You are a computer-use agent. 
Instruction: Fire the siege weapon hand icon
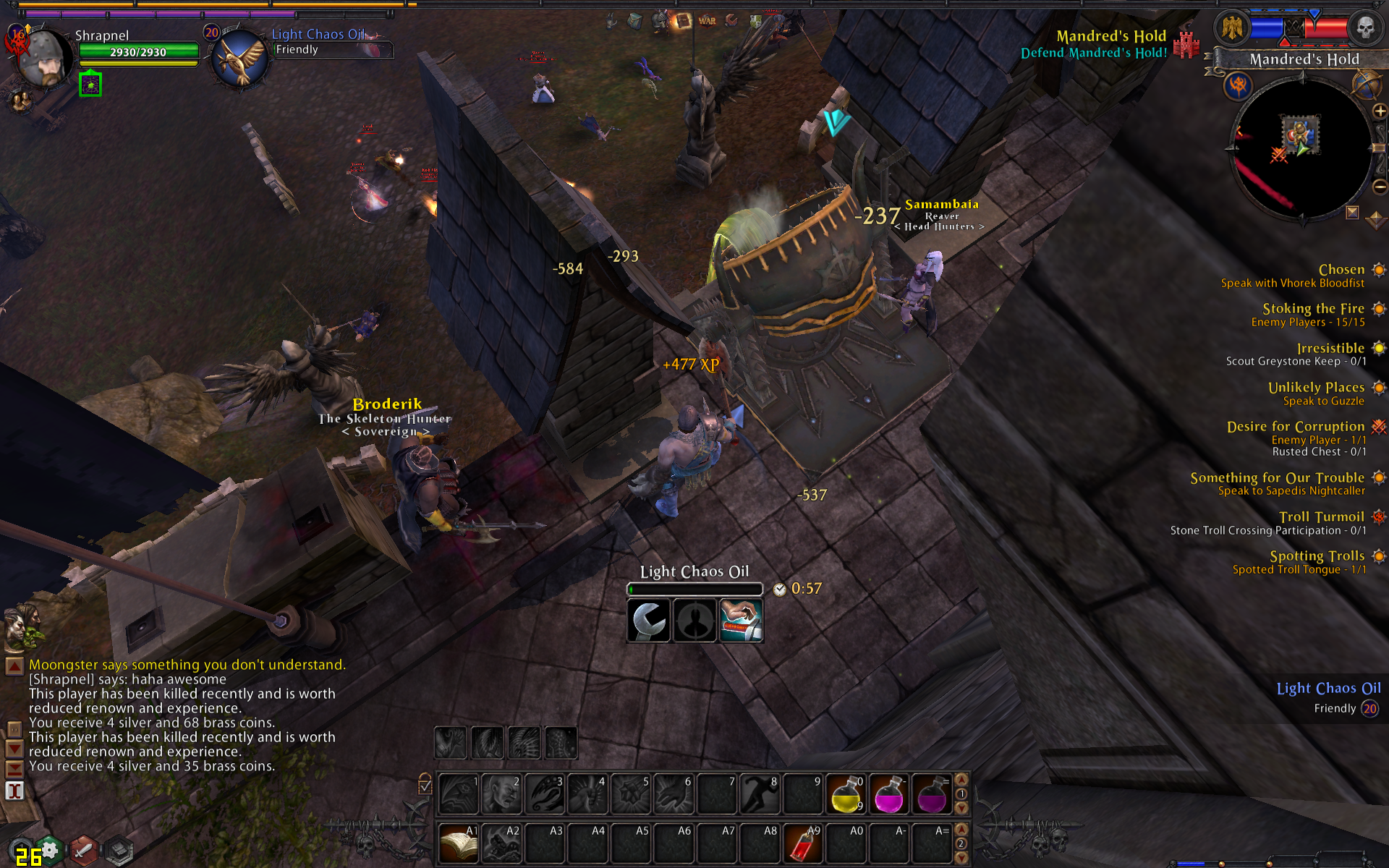point(741,621)
